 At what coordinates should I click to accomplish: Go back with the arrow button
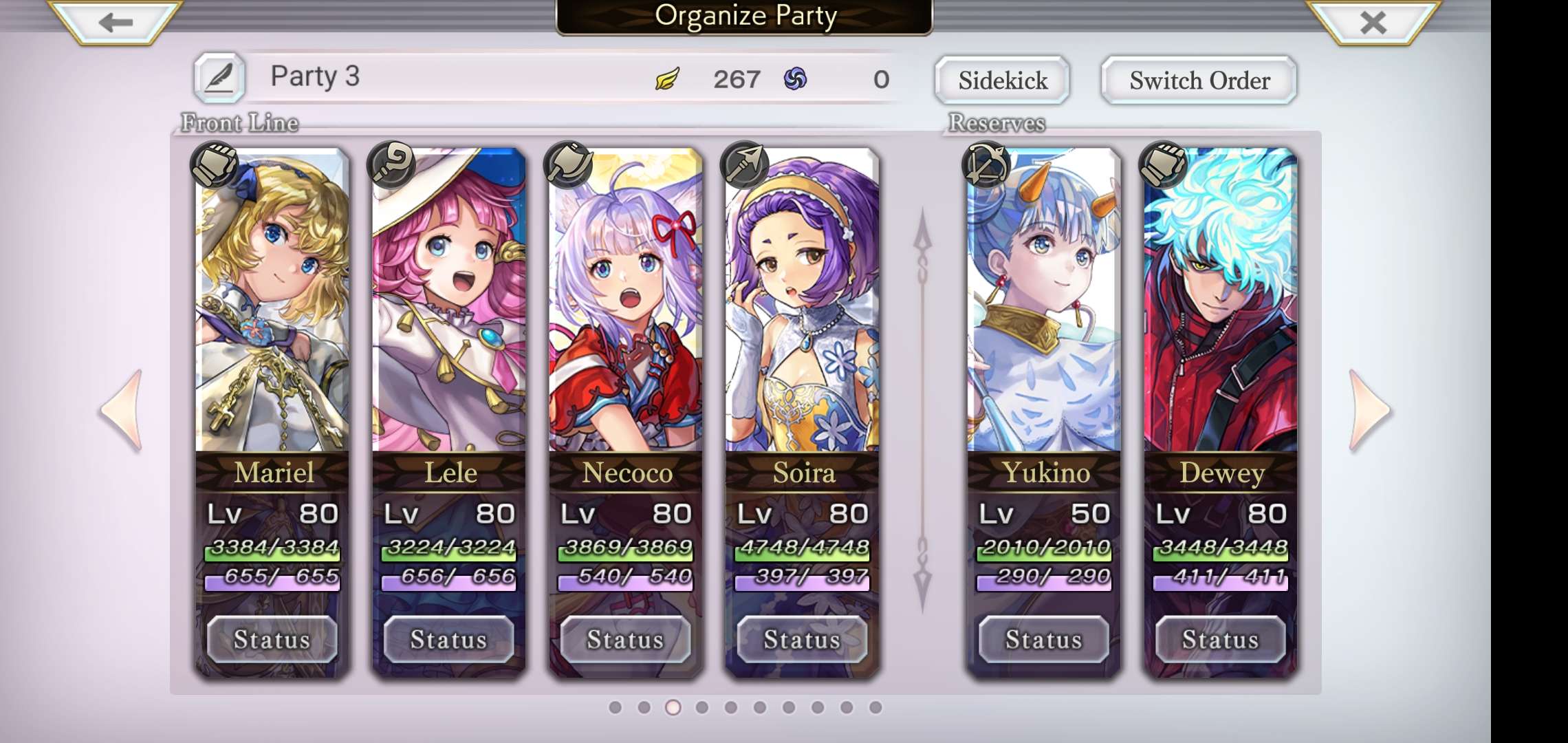[115, 23]
